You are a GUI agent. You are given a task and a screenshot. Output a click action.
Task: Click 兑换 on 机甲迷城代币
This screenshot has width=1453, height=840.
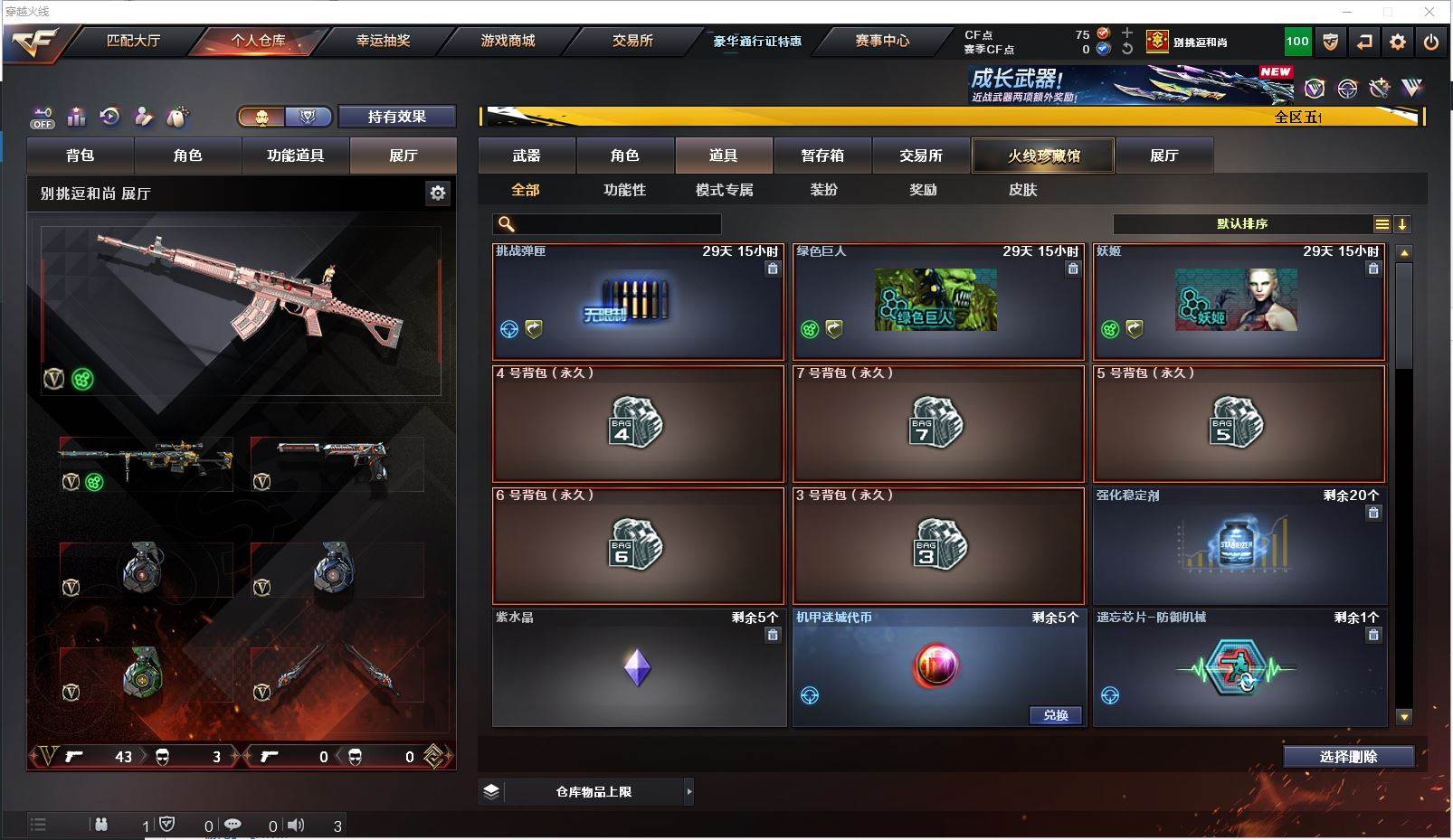point(1055,715)
